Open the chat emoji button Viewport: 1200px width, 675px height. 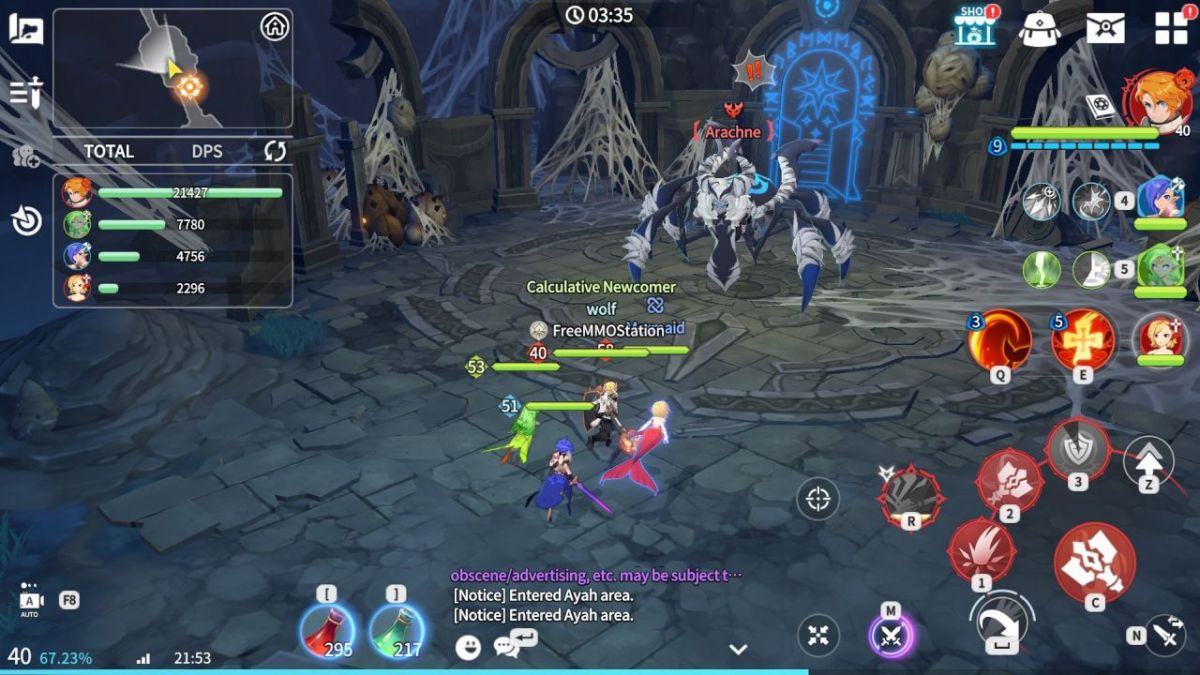[468, 647]
